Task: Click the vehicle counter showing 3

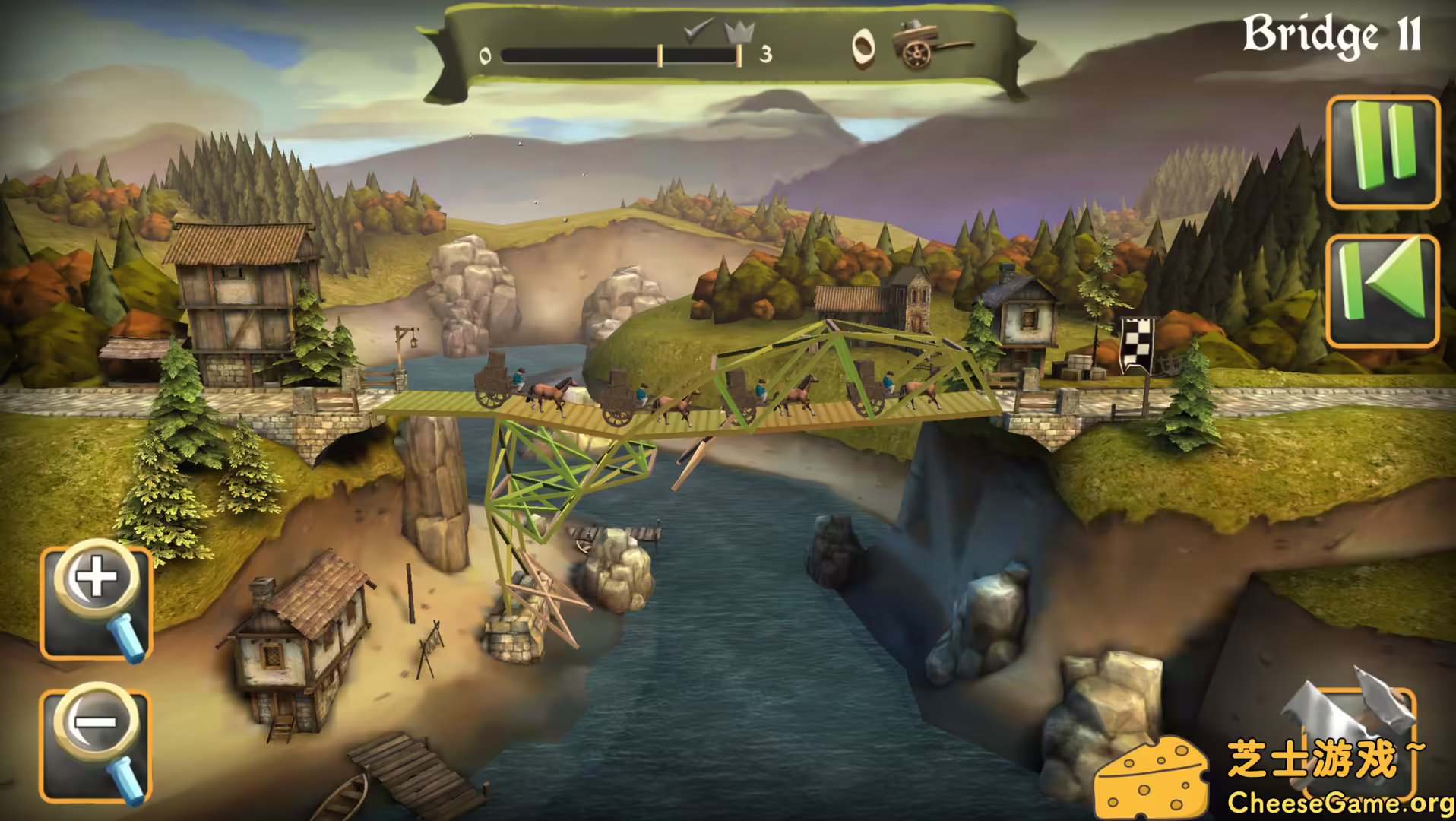Action: (x=766, y=53)
